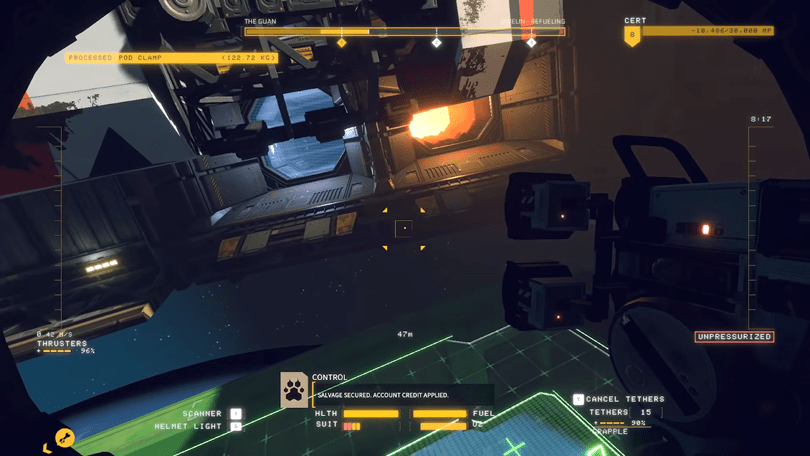
Task: Toggle the Helmet Light option
Action: pyautogui.click(x=236, y=427)
